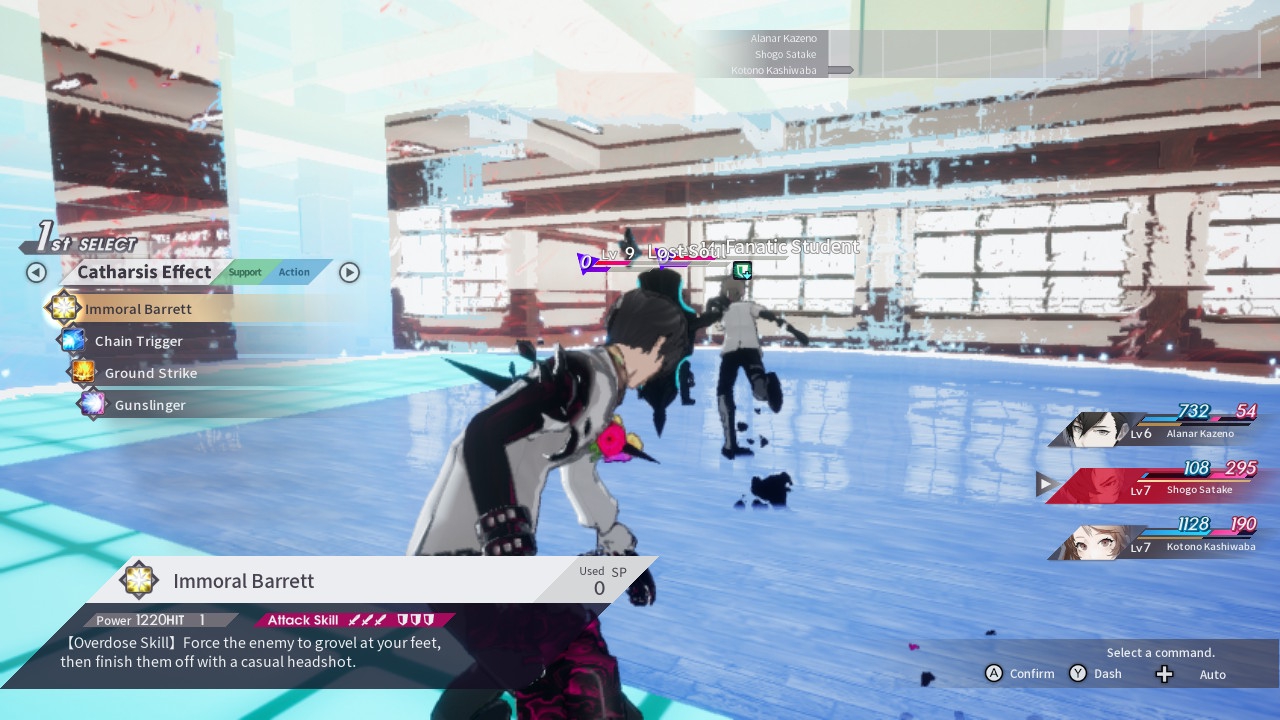Click the left arrow beside Catharsis Effect
This screenshot has height=720, width=1280.
click(36, 272)
